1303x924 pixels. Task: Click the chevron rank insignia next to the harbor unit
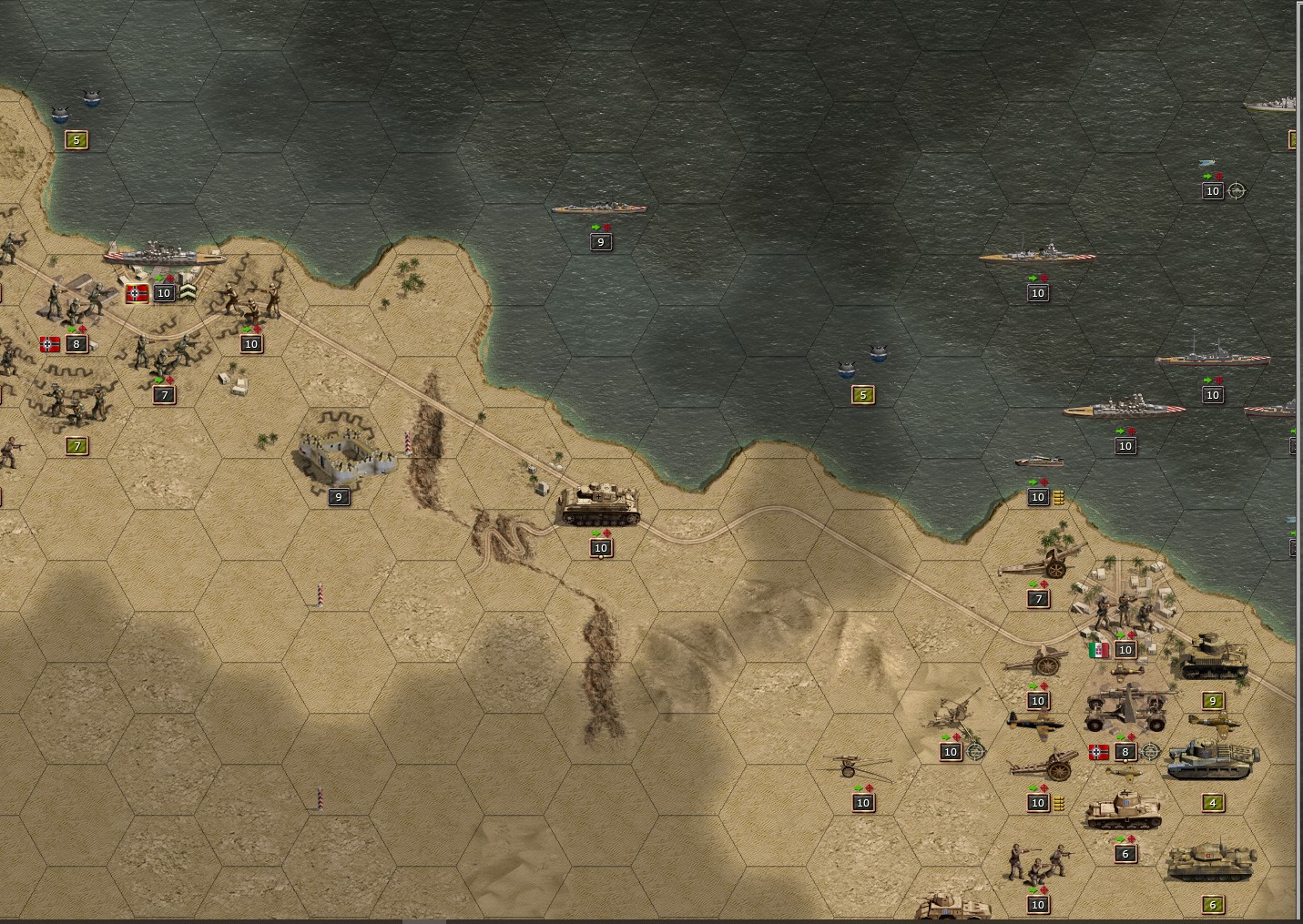point(188,293)
